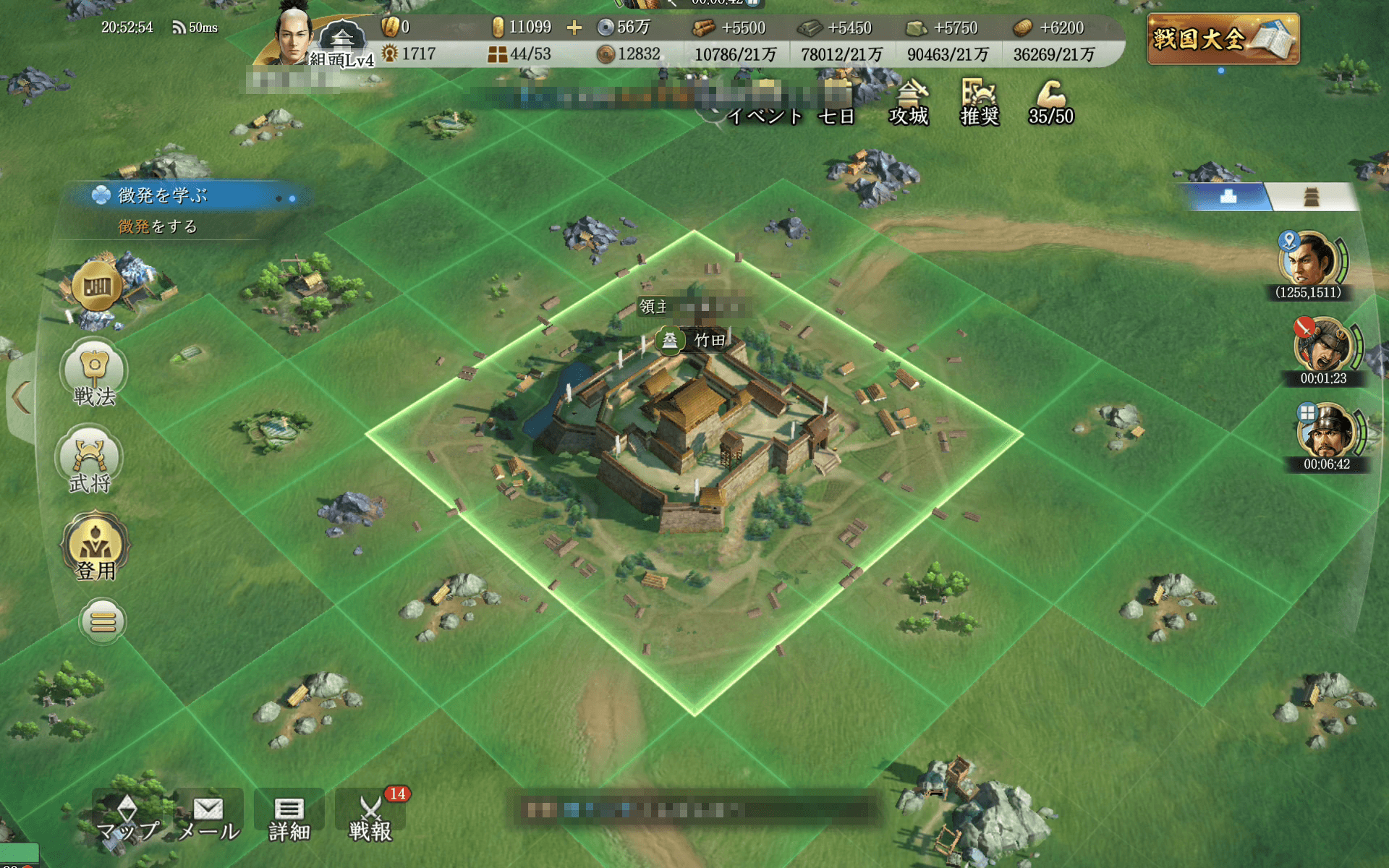
Task: Open the 戦報 battle reports
Action: (370, 817)
